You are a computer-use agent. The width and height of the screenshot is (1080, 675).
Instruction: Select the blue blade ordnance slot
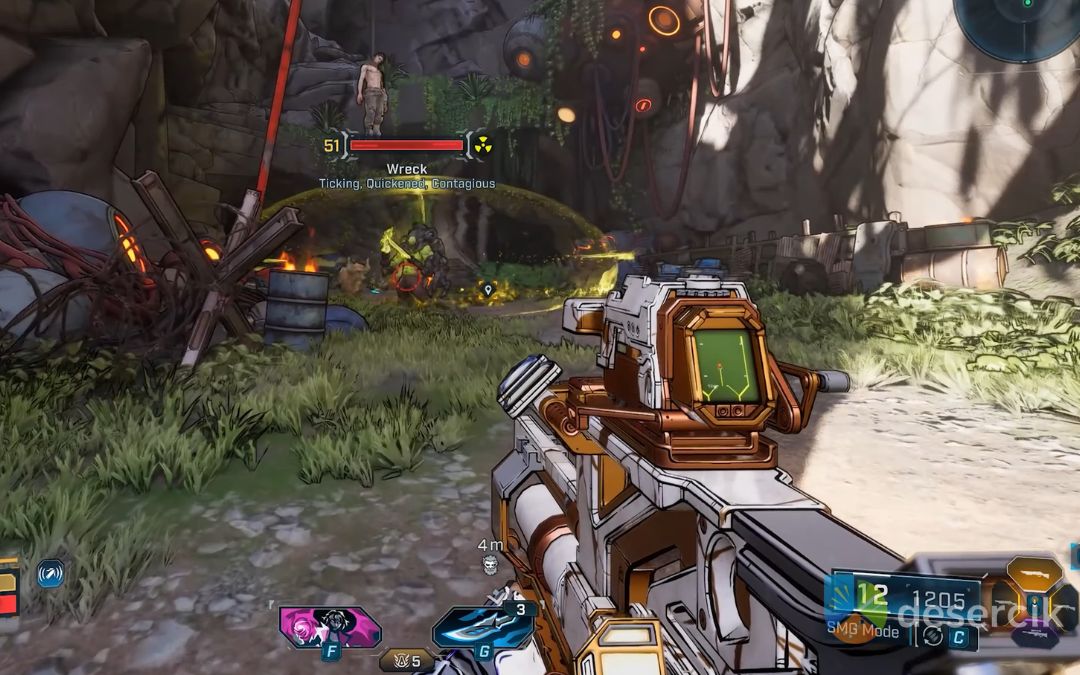click(484, 627)
